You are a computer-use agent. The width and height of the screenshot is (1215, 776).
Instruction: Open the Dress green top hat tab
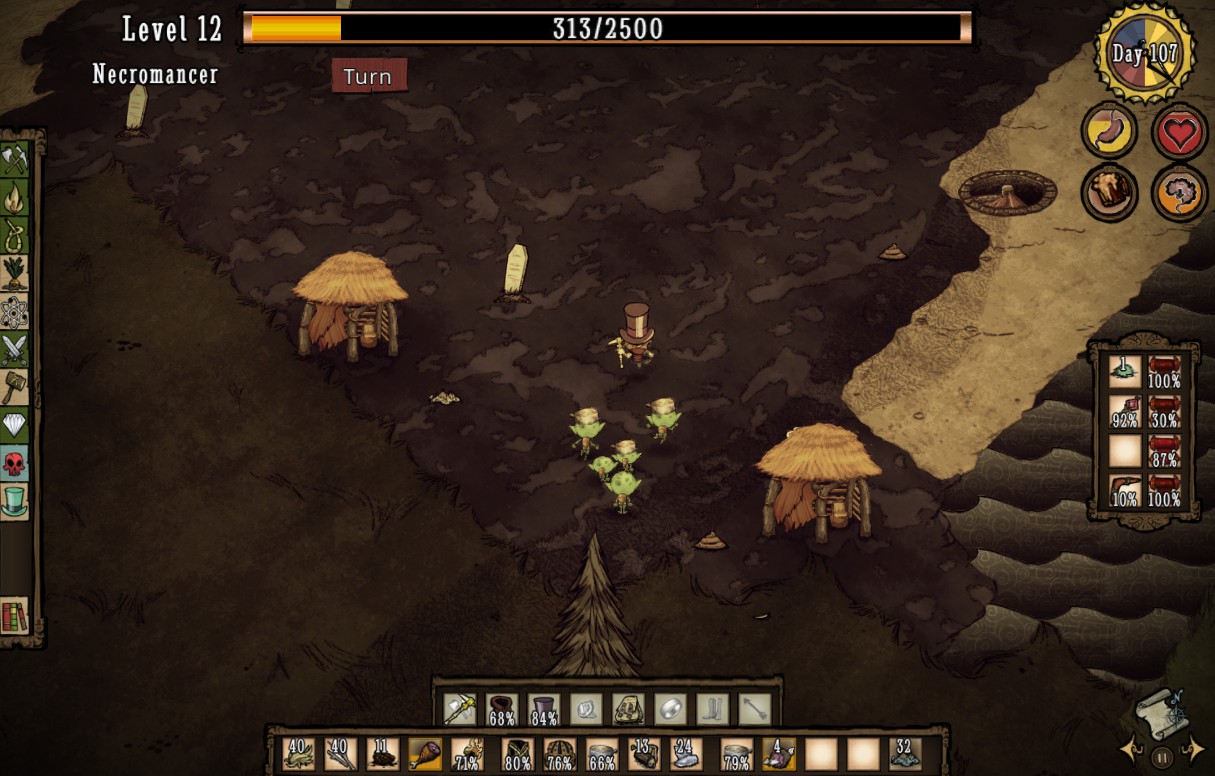15,500
